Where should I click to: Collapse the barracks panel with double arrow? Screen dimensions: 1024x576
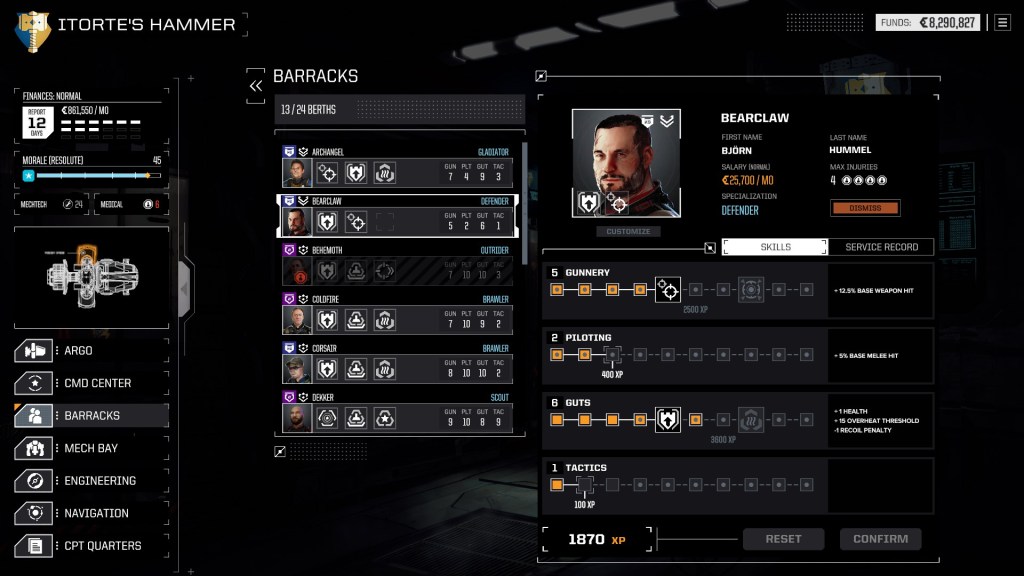pyautogui.click(x=256, y=86)
